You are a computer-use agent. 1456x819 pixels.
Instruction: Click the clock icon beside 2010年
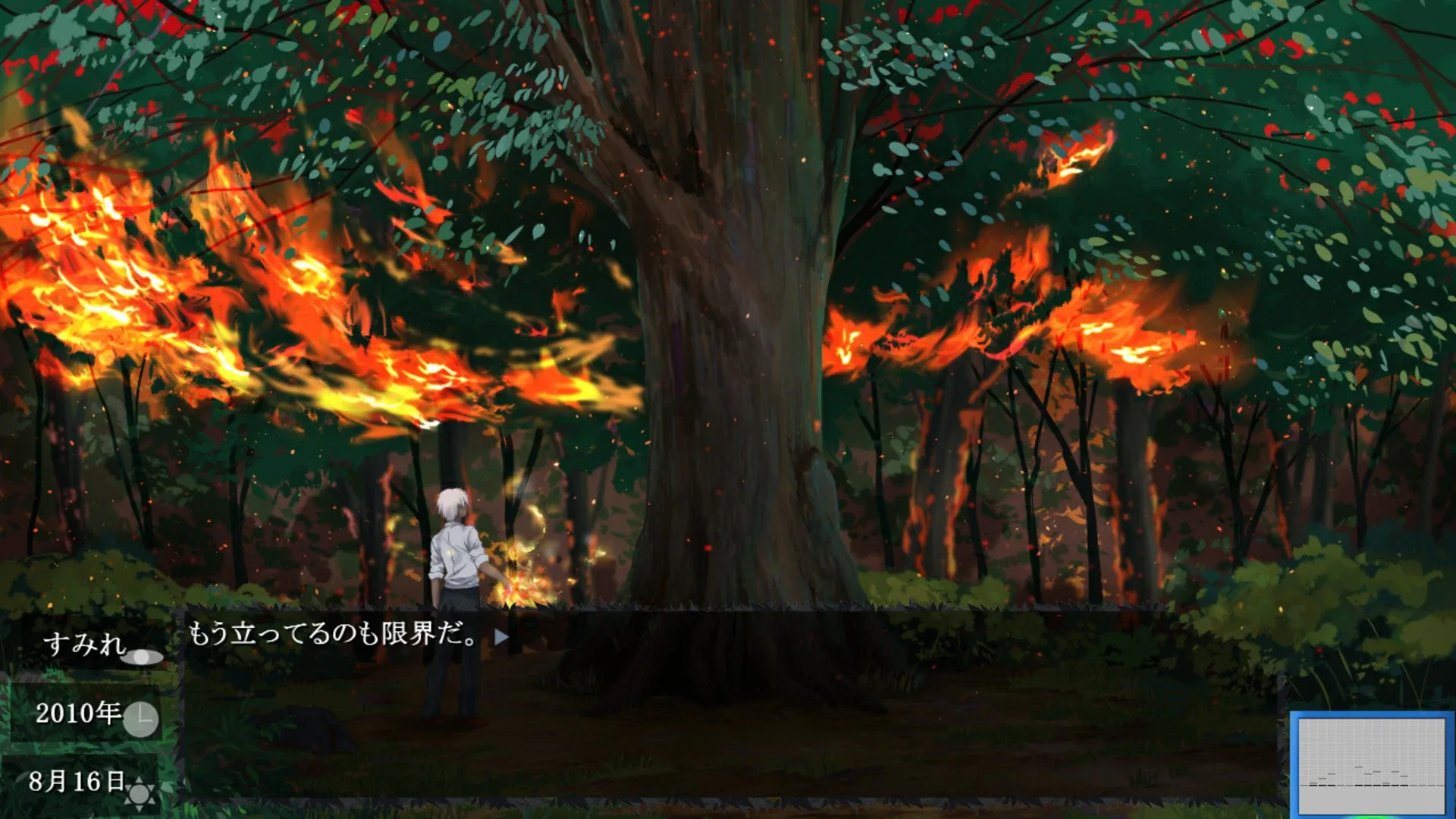(142, 720)
